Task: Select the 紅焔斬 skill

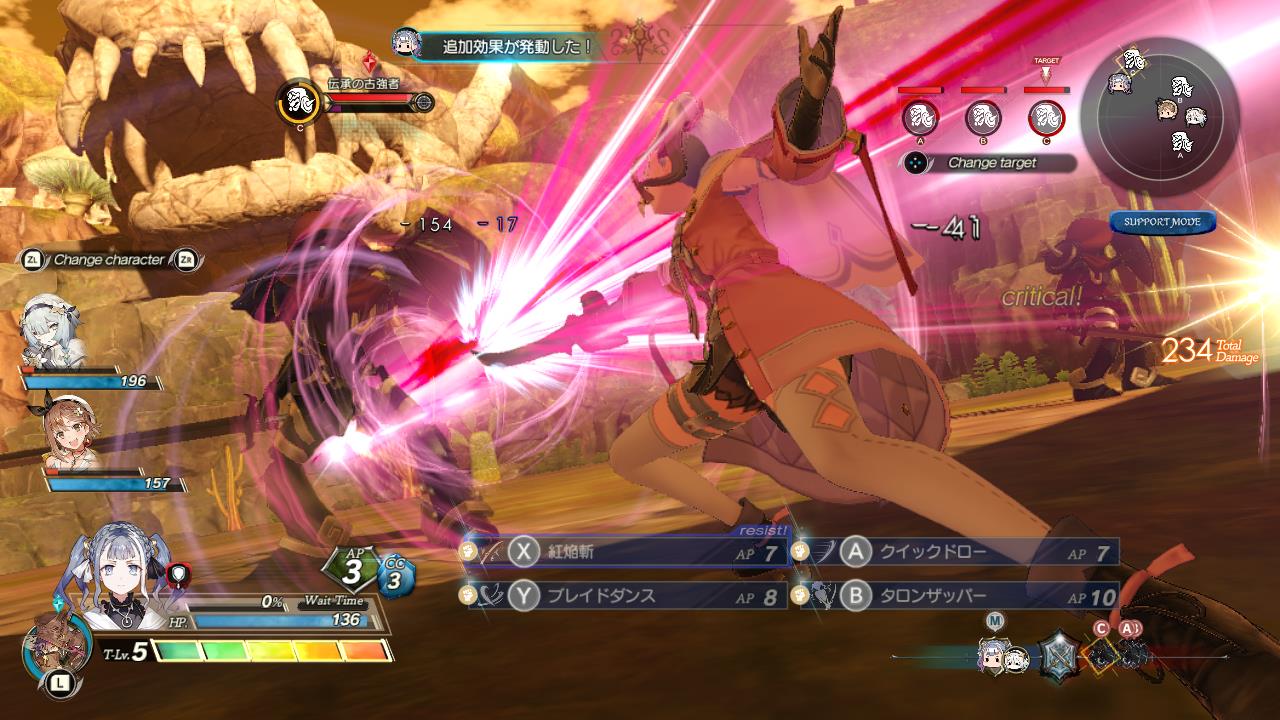Action: [625, 552]
